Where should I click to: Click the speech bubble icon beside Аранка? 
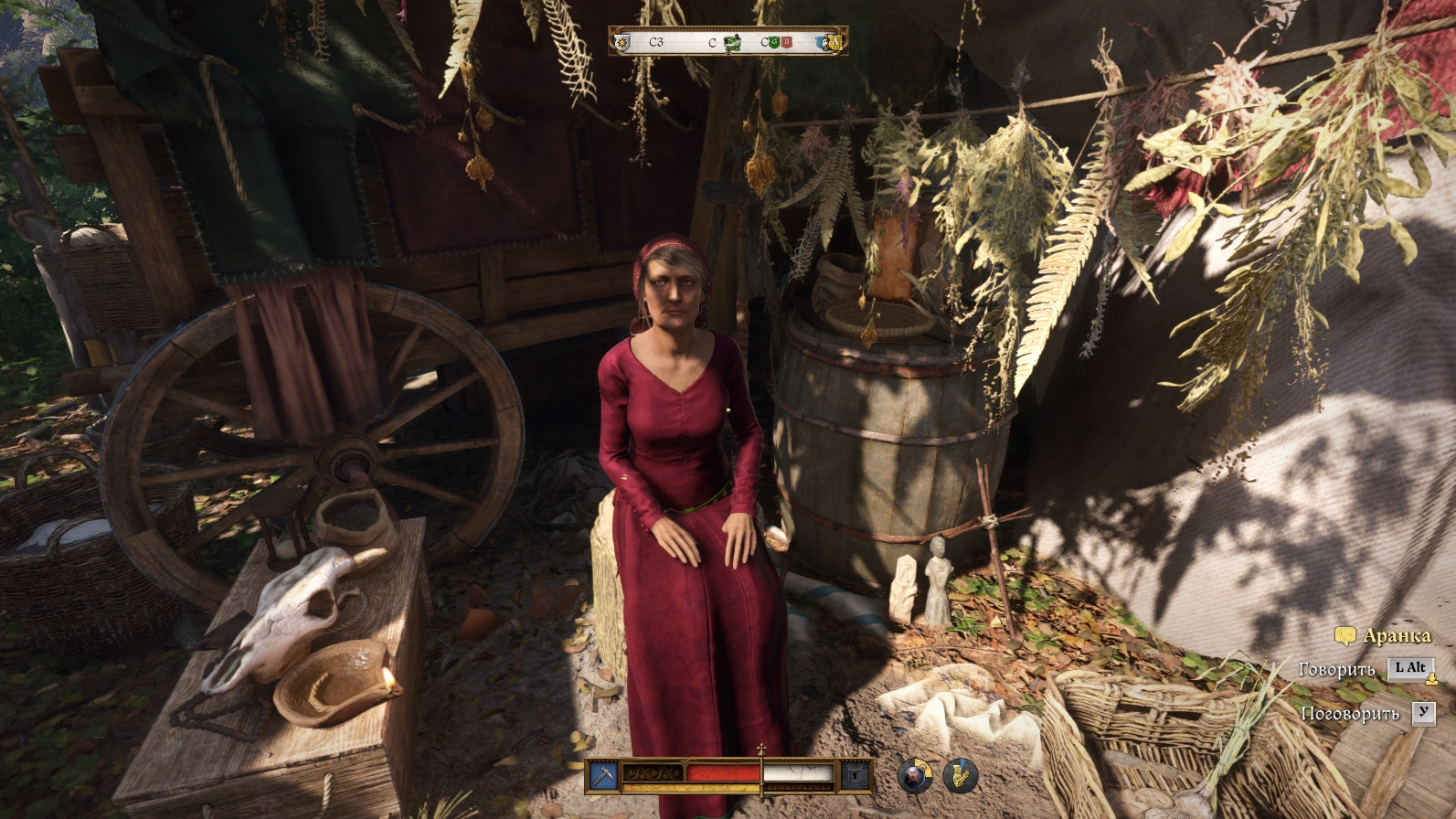click(x=1344, y=636)
